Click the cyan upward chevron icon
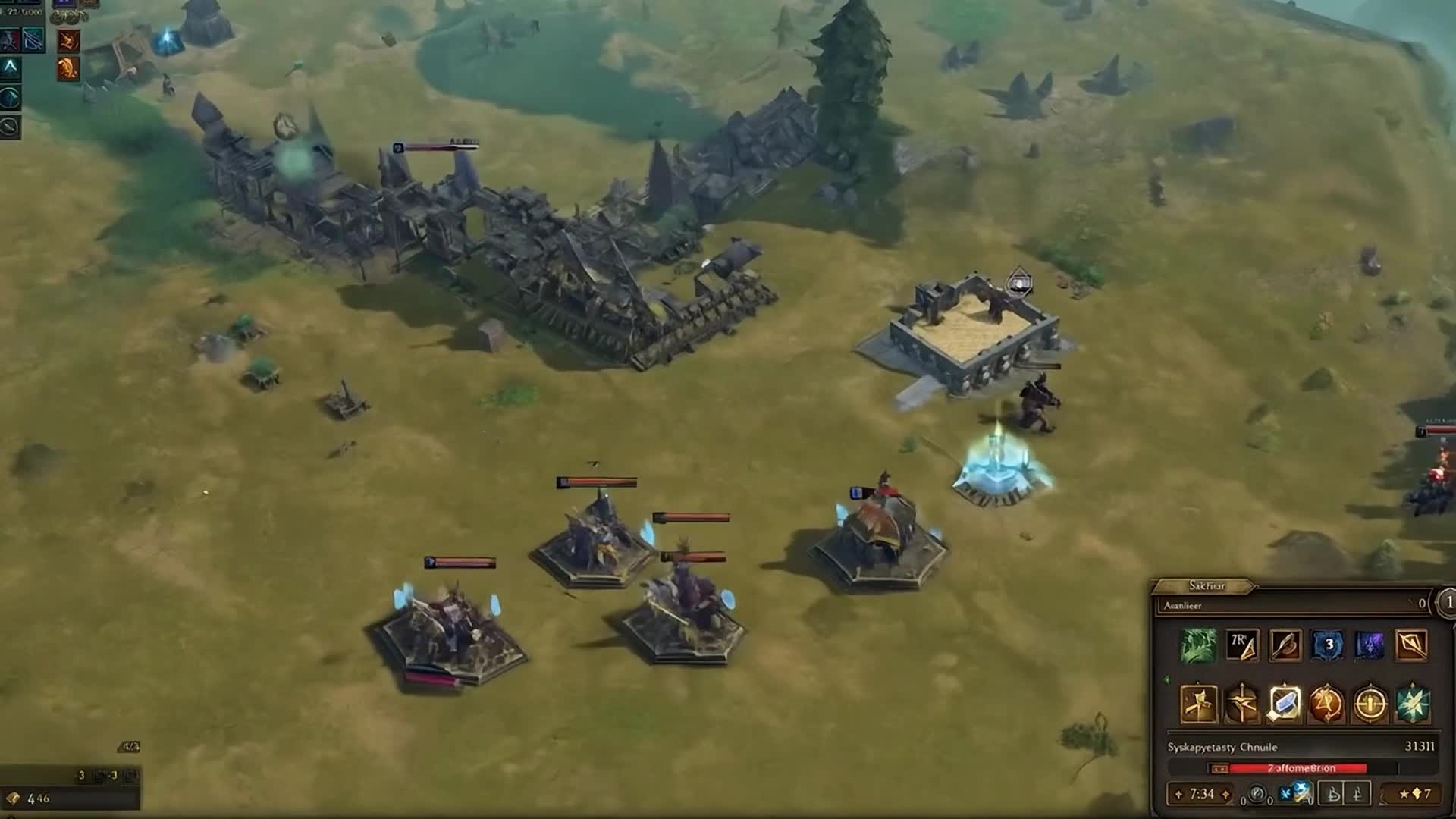 (10, 67)
